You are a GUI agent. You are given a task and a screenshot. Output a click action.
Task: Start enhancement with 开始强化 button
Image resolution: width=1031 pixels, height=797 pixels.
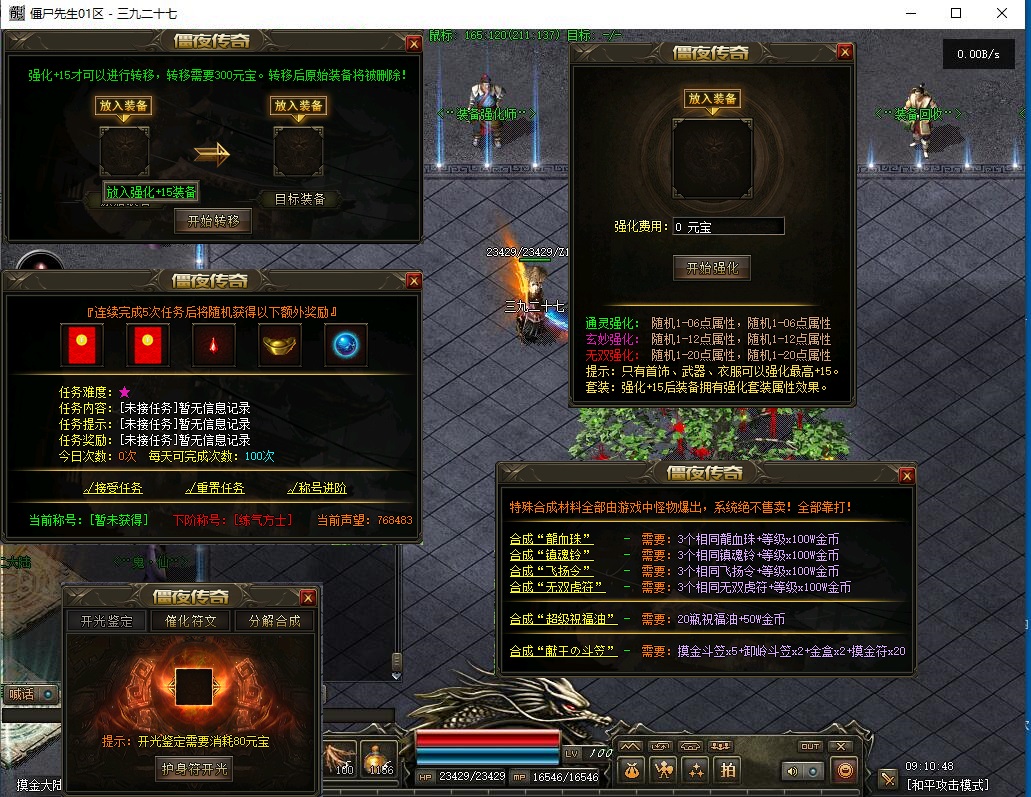pos(711,267)
